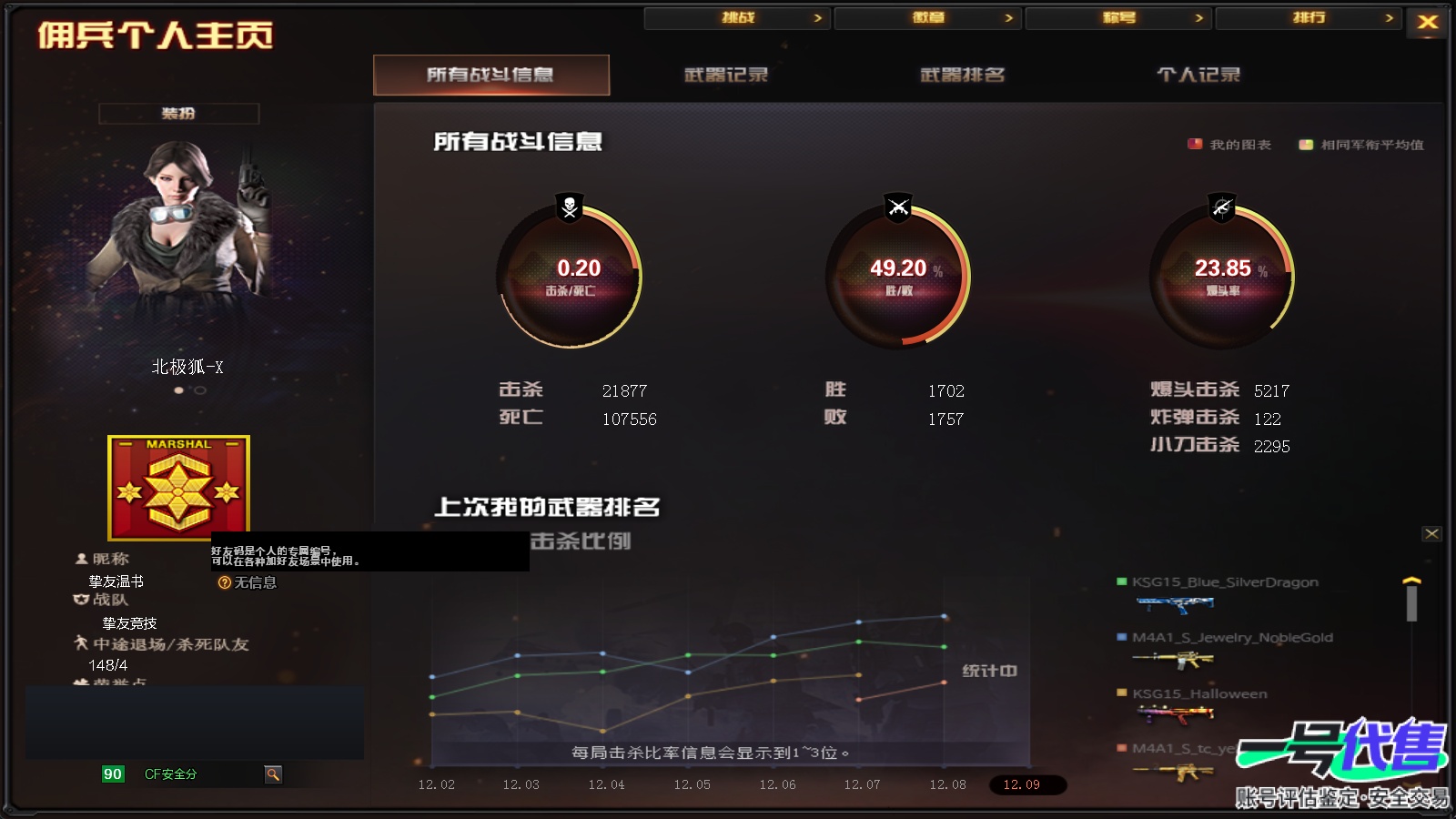Viewport: 1456px width, 819px height.
Task: Click the skull icon above the kill/death gauge
Action: tap(567, 208)
